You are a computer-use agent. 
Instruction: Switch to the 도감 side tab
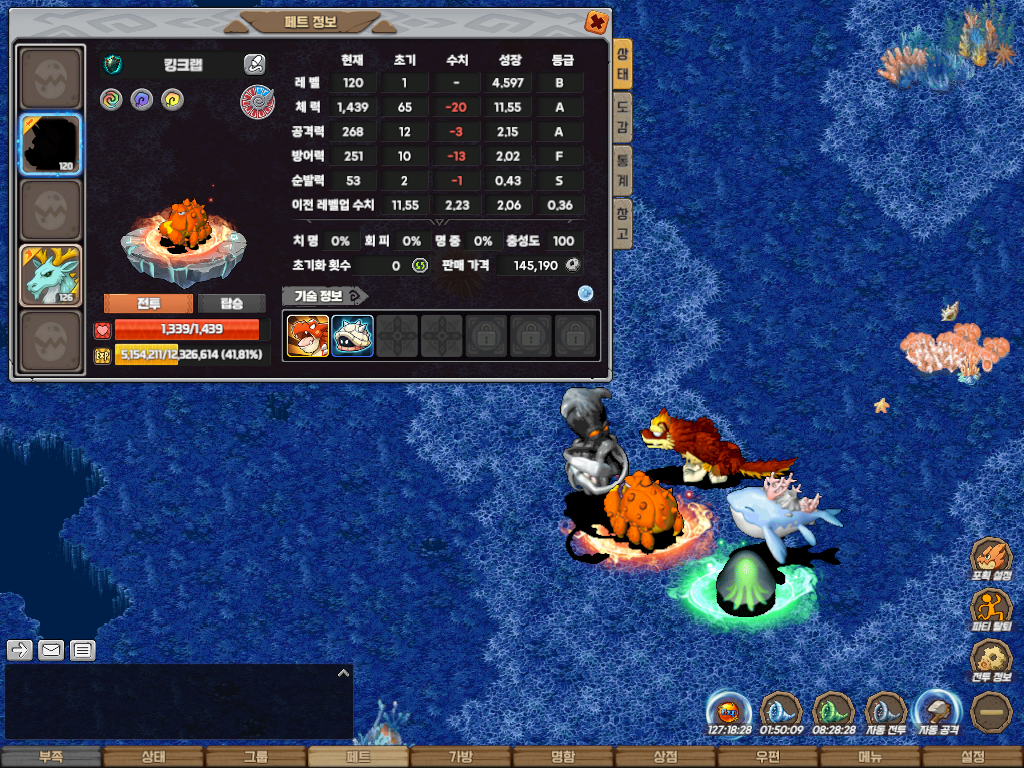pyautogui.click(x=622, y=115)
